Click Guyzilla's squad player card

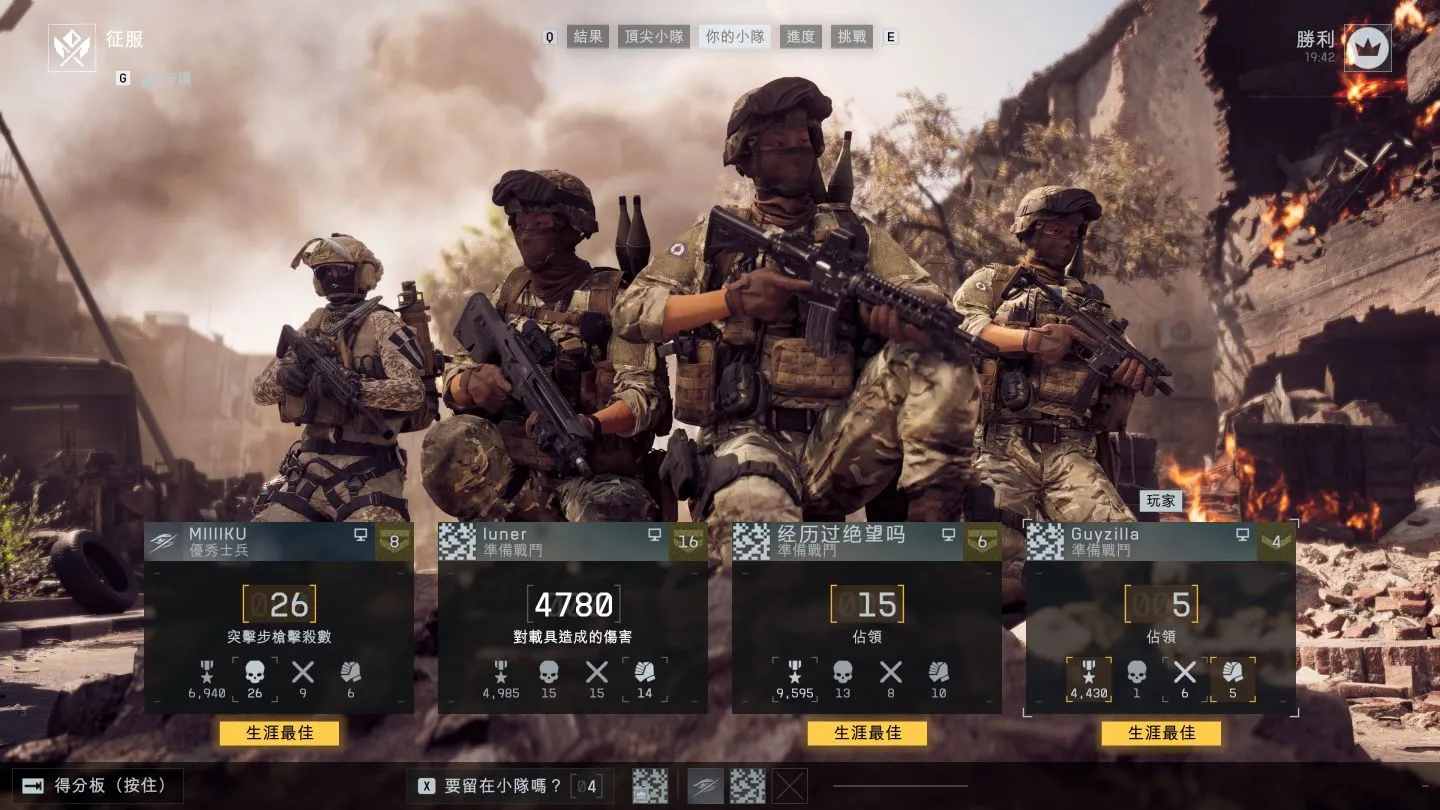(1160, 617)
